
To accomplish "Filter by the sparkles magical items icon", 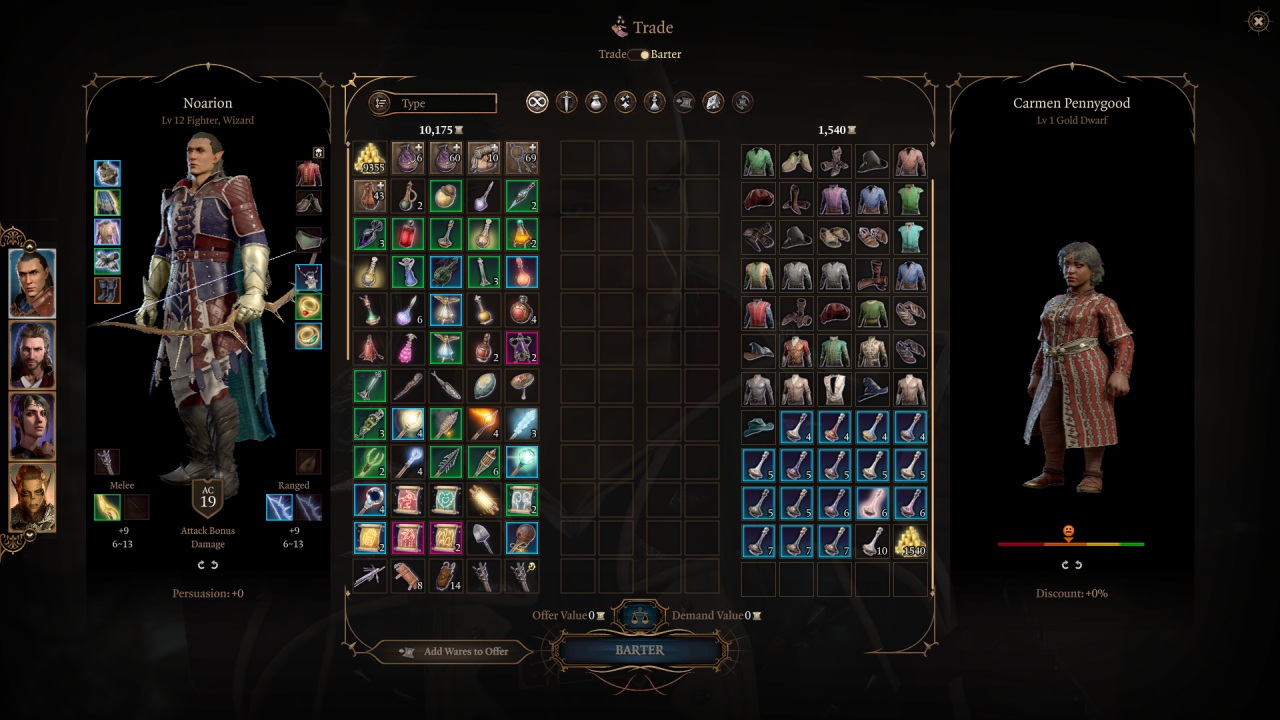I will point(624,102).
